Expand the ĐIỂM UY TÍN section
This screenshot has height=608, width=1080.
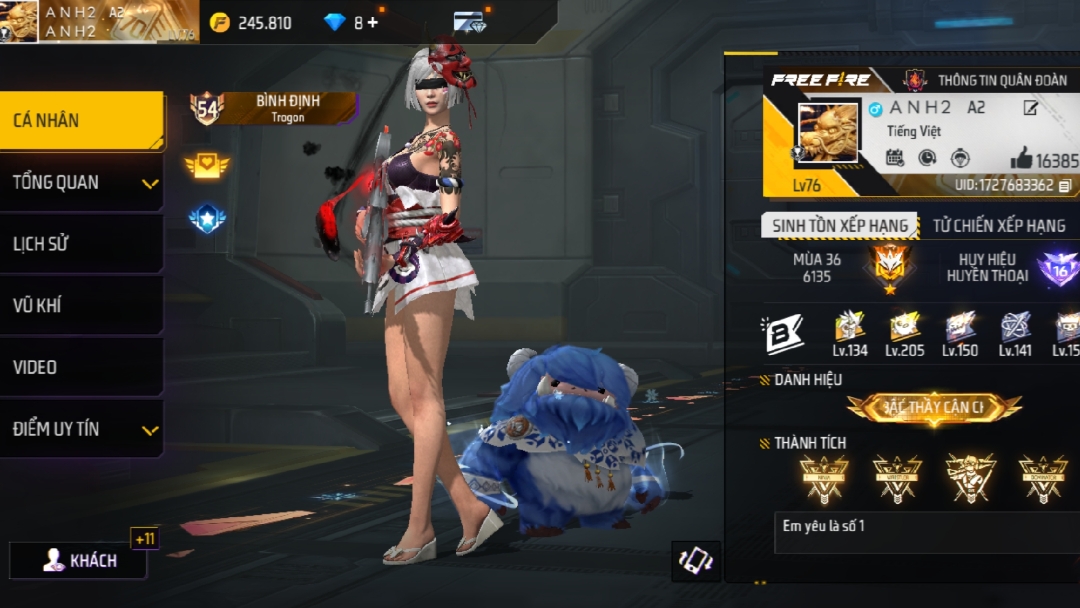(x=82, y=429)
